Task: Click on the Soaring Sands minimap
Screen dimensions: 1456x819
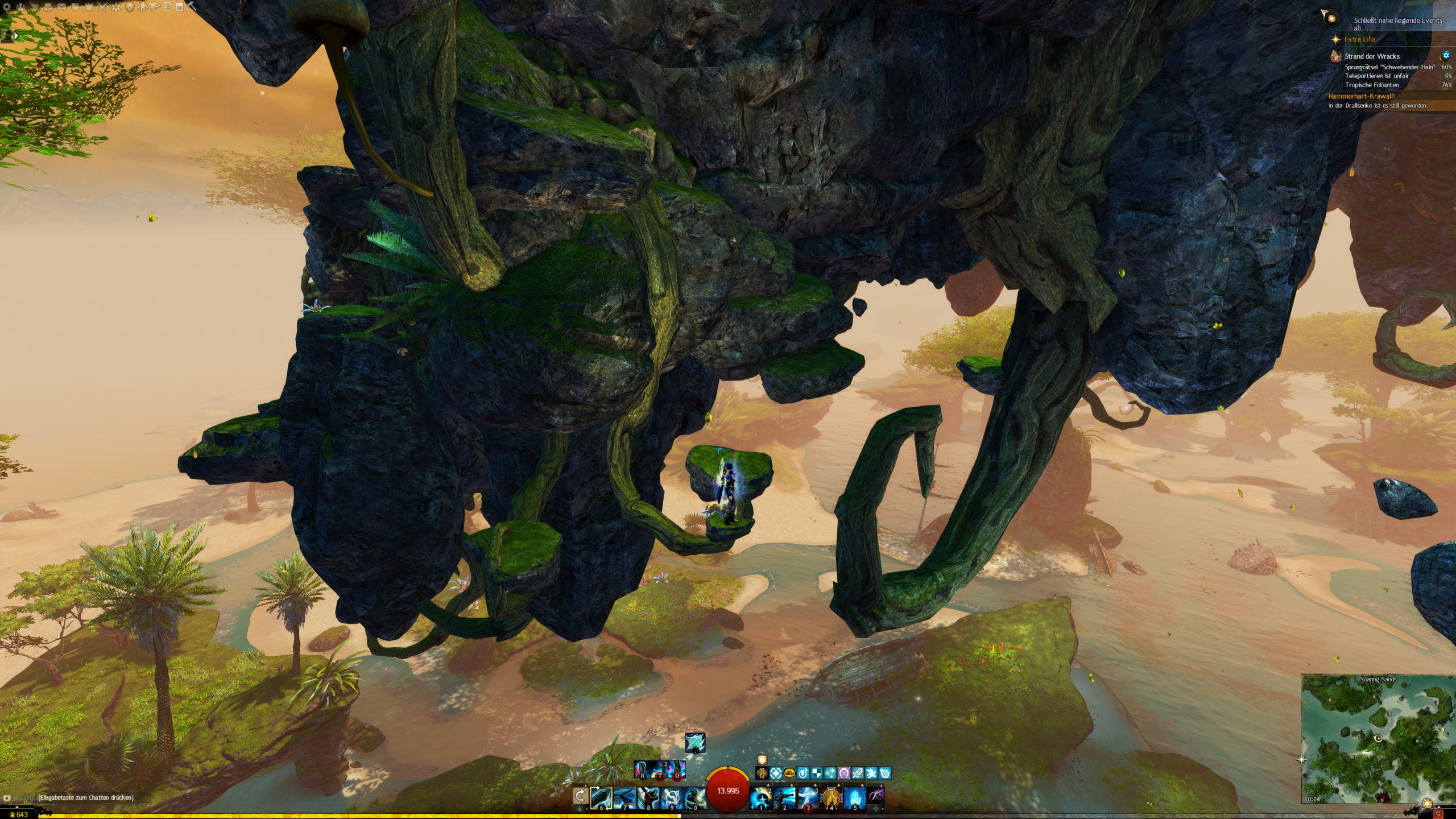Action: point(1378,739)
